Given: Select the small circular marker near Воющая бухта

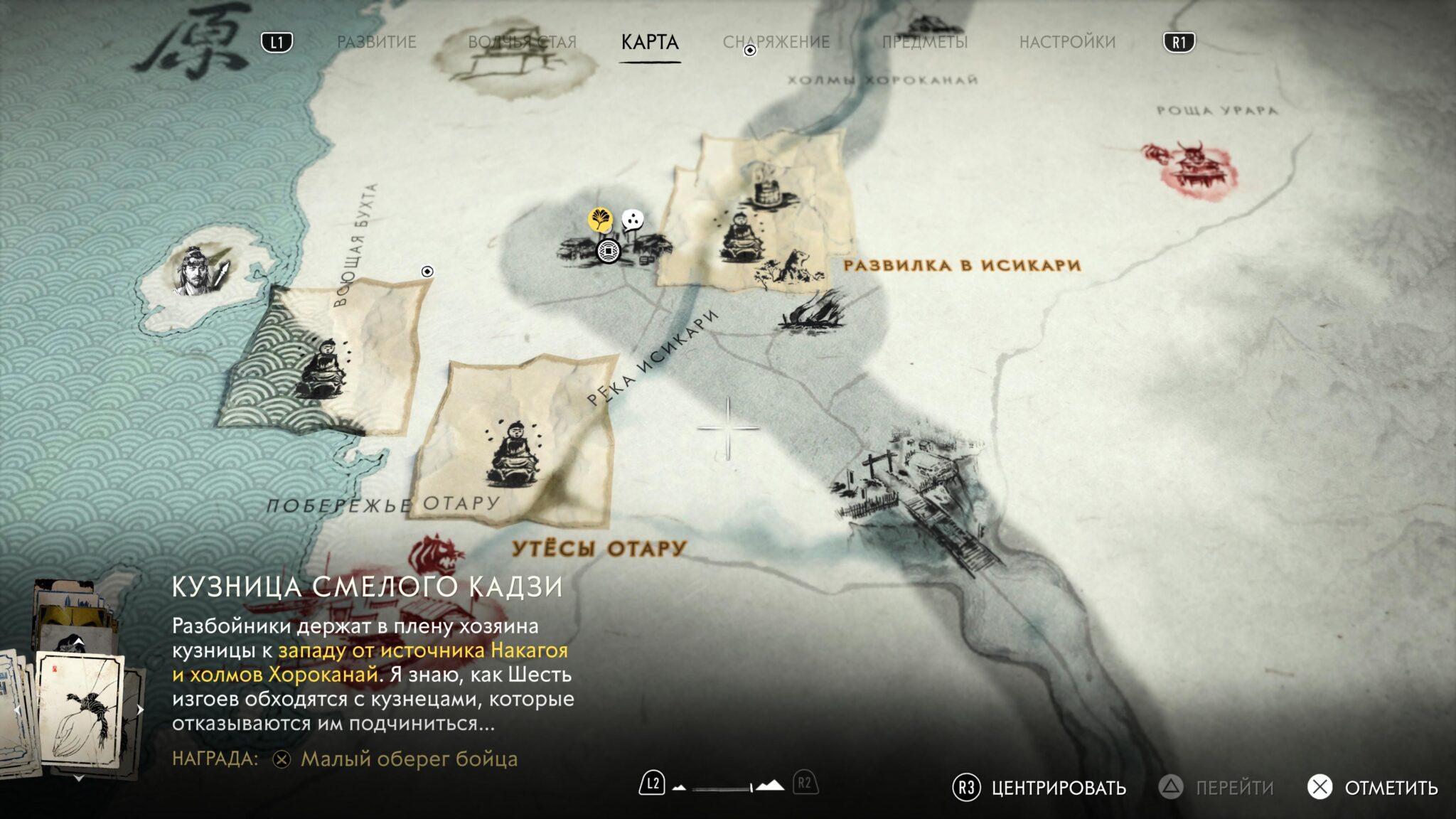Looking at the screenshot, I should point(427,272).
